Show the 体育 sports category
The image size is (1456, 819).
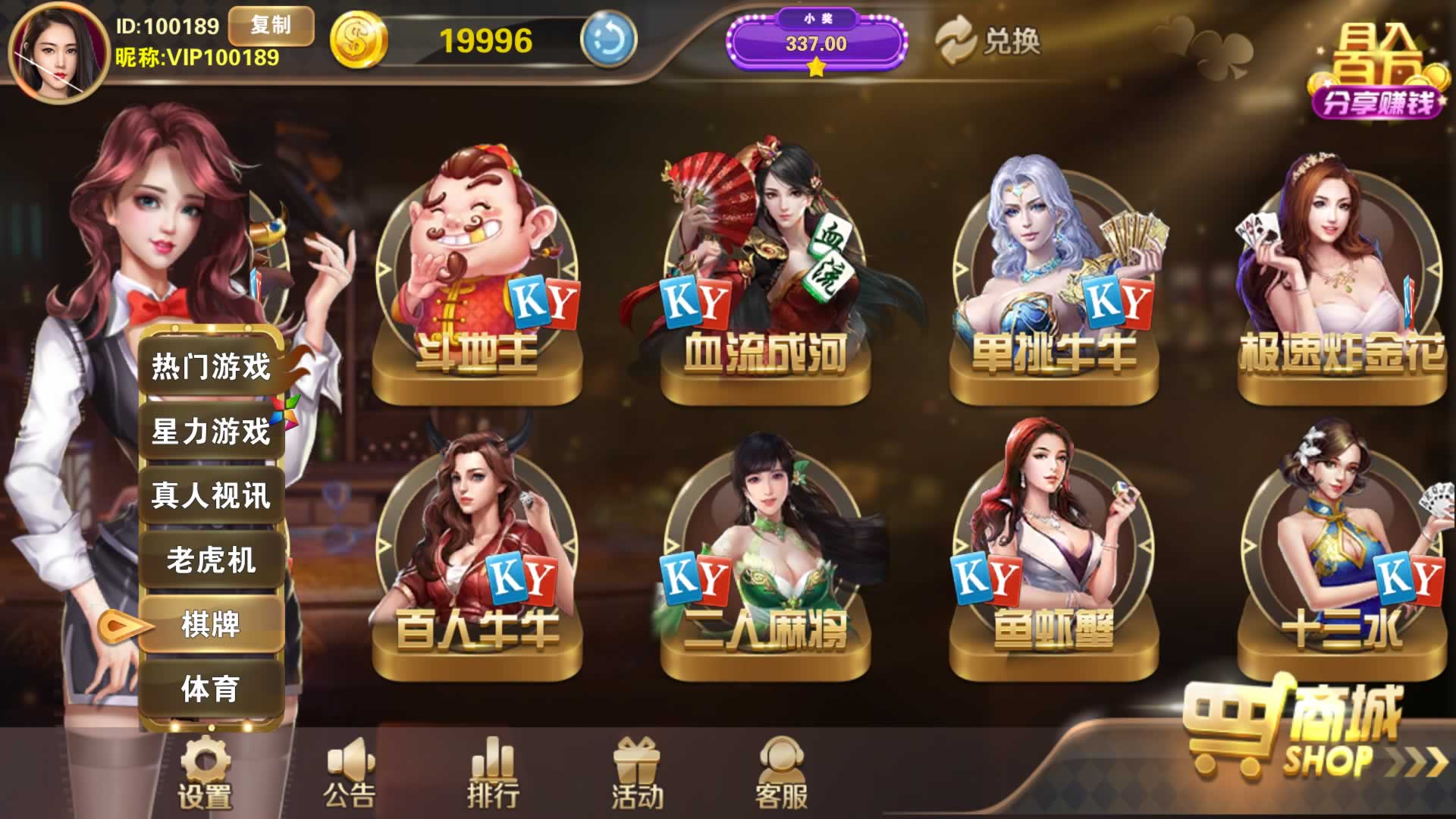211,689
